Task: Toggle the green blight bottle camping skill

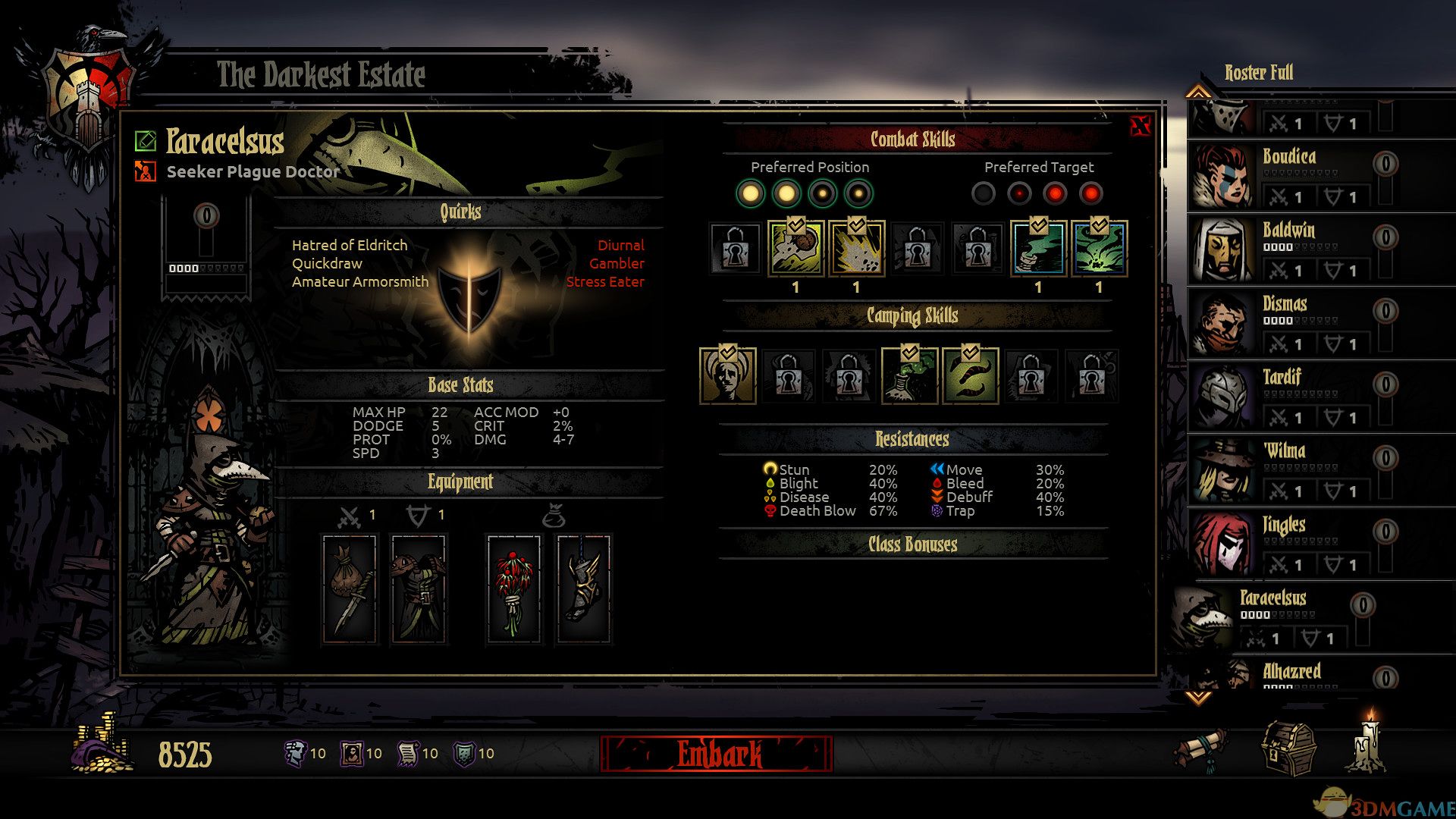Action: [x=909, y=376]
